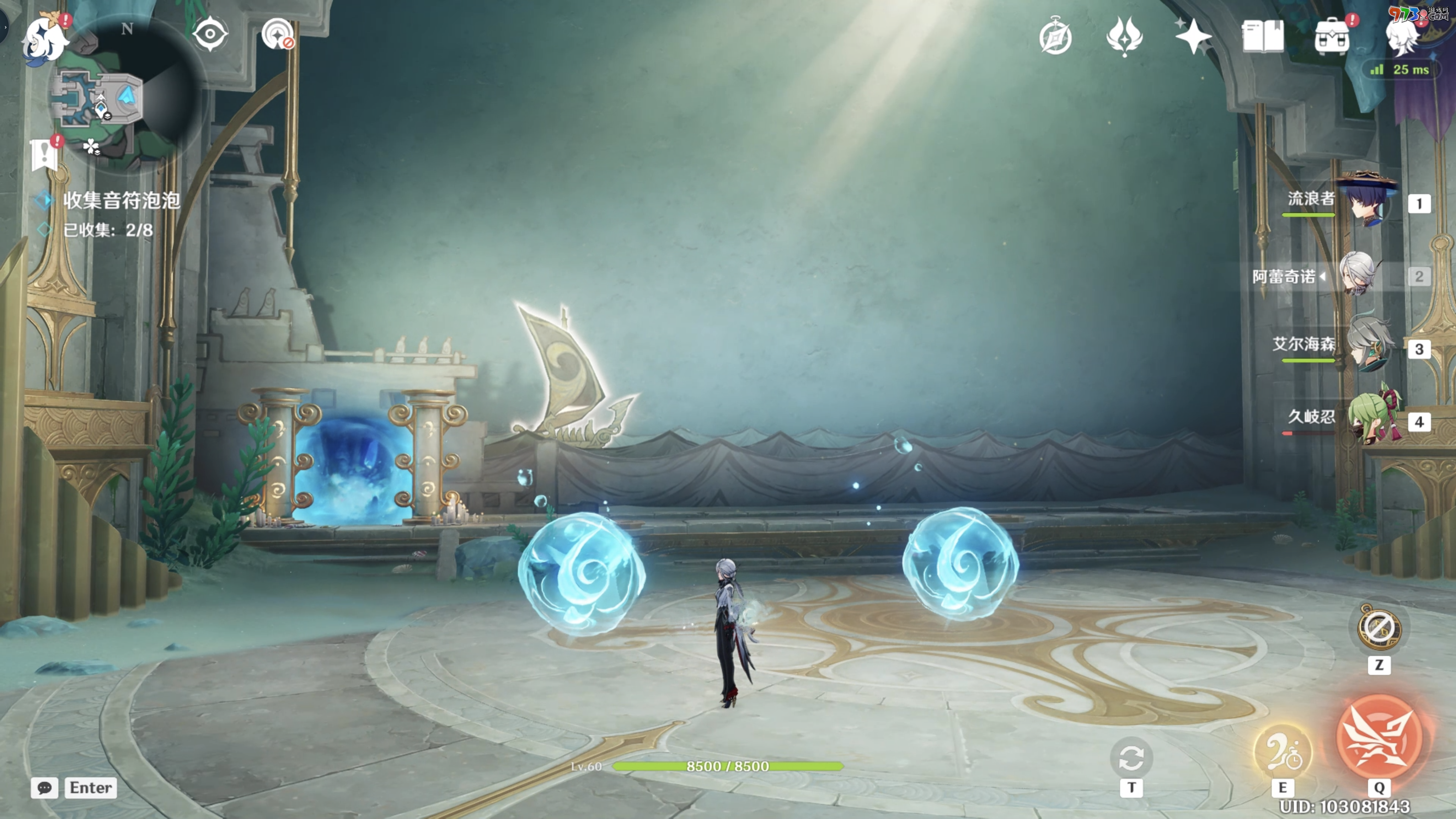Open the backpack inventory icon

1332,37
